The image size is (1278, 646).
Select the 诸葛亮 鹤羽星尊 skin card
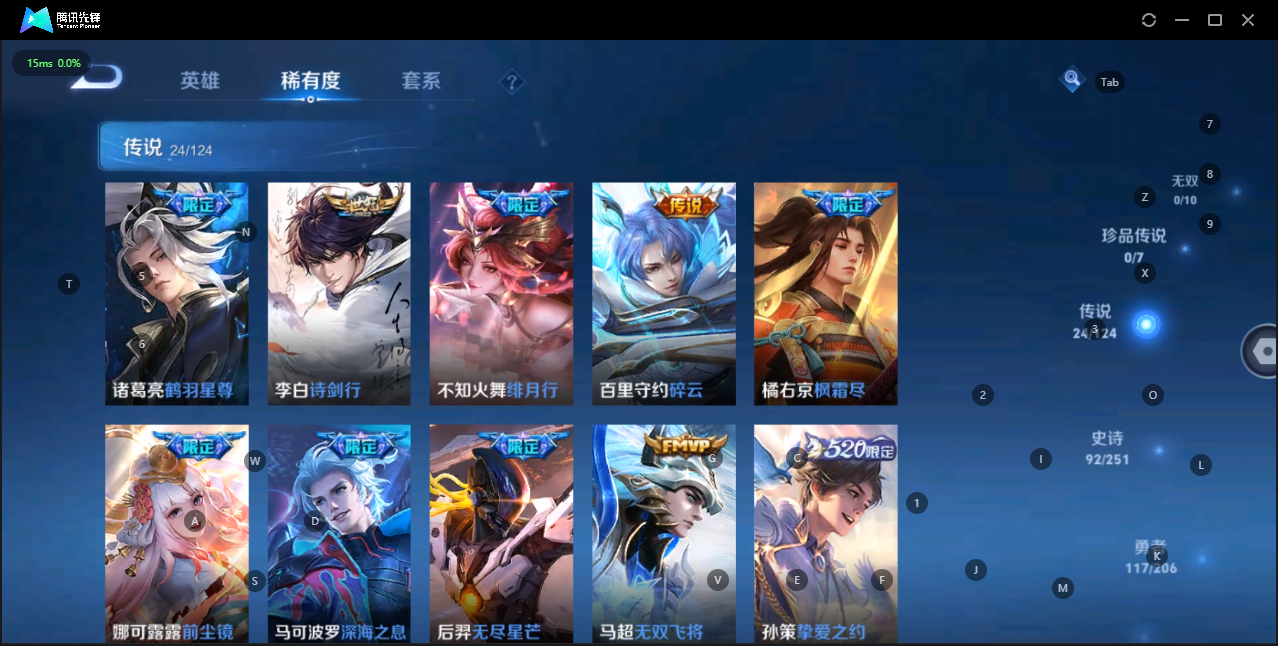click(x=177, y=294)
